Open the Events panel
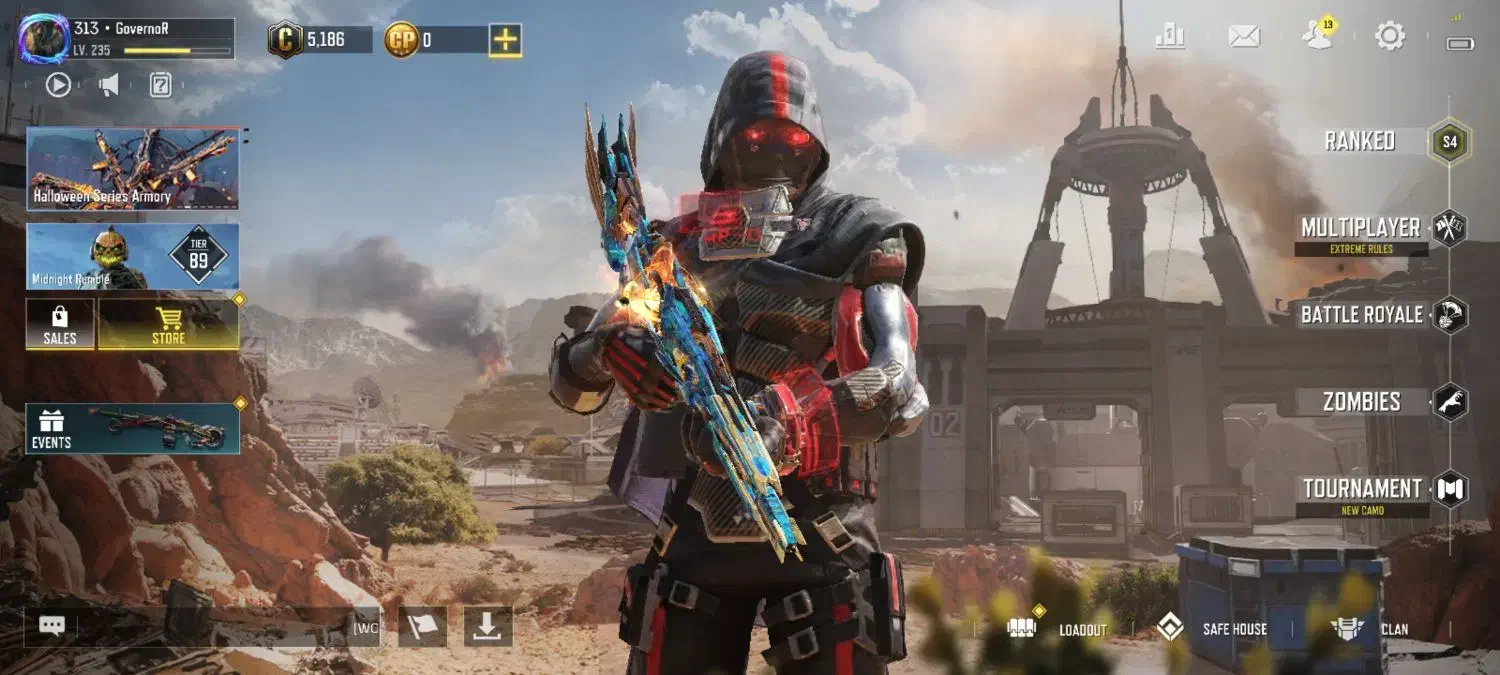 point(133,429)
